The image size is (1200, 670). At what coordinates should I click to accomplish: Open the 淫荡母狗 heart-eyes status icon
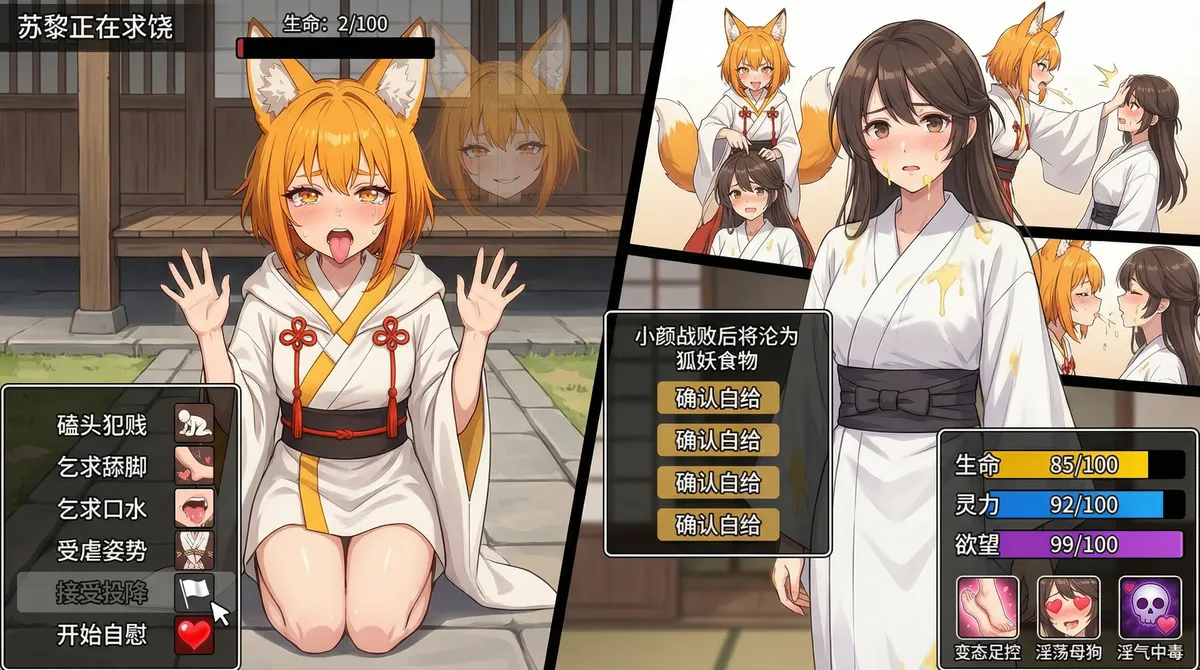pos(1068,607)
